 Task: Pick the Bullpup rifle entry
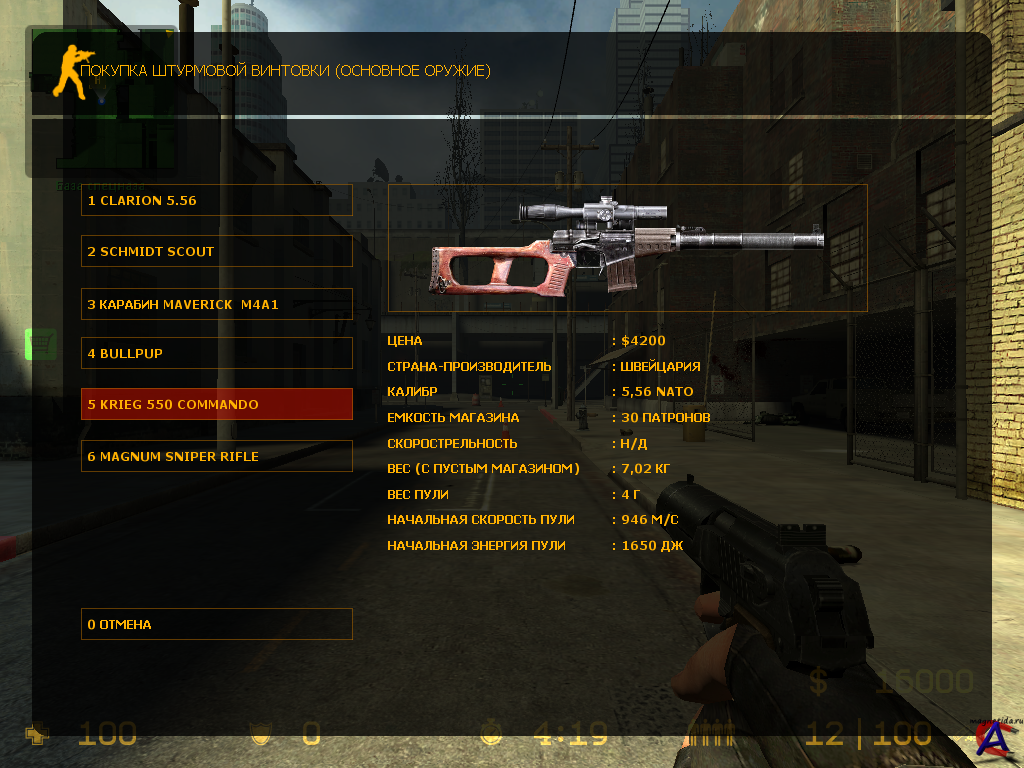(x=216, y=353)
